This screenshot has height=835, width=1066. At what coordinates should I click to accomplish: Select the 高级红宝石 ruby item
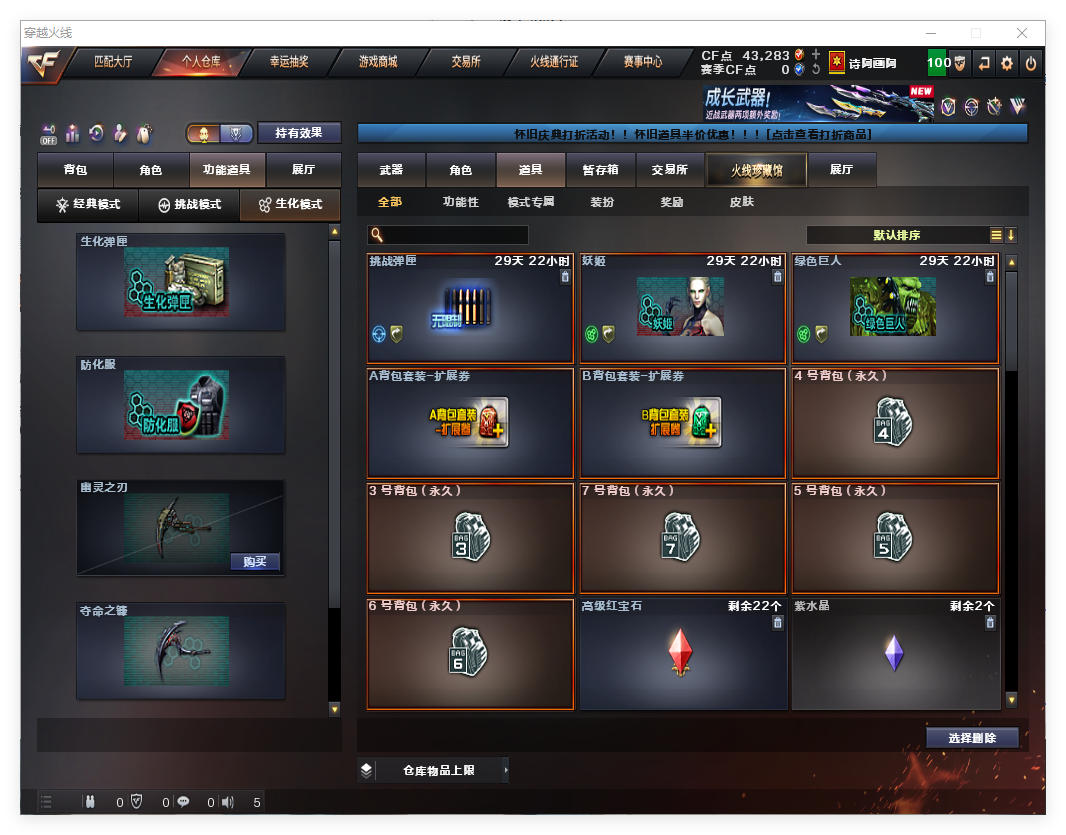point(681,653)
